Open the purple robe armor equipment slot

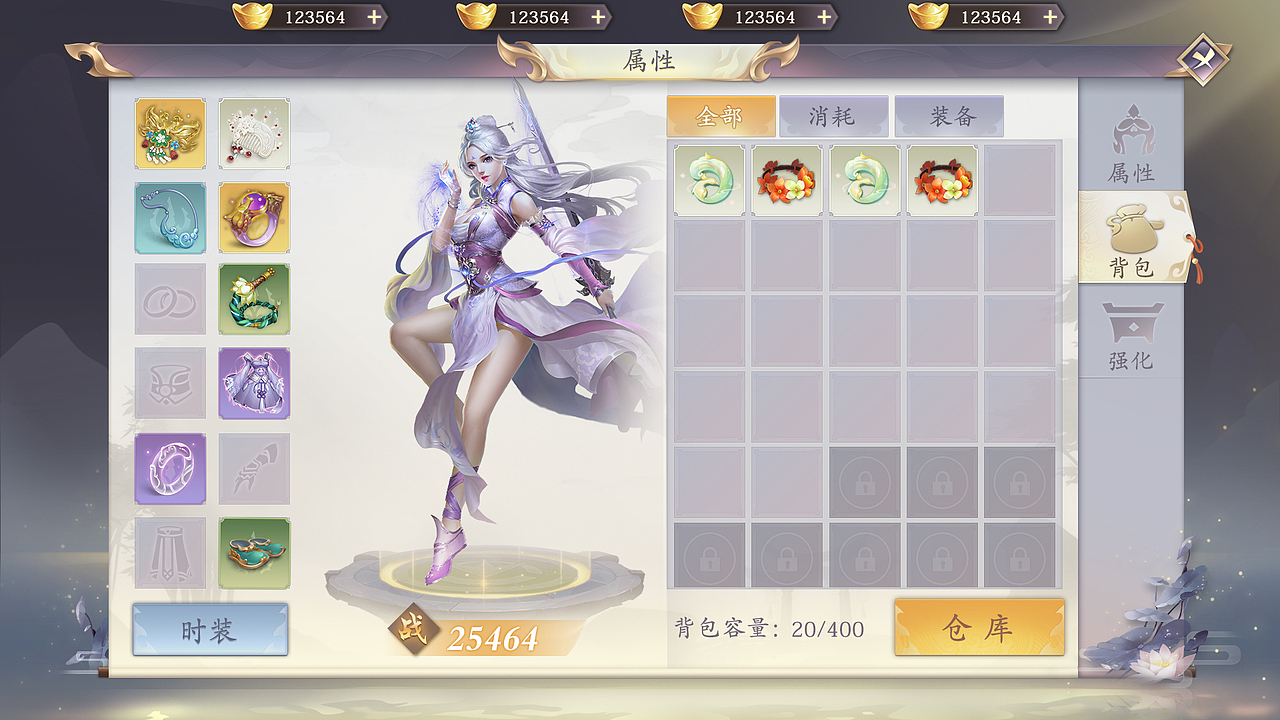point(254,383)
